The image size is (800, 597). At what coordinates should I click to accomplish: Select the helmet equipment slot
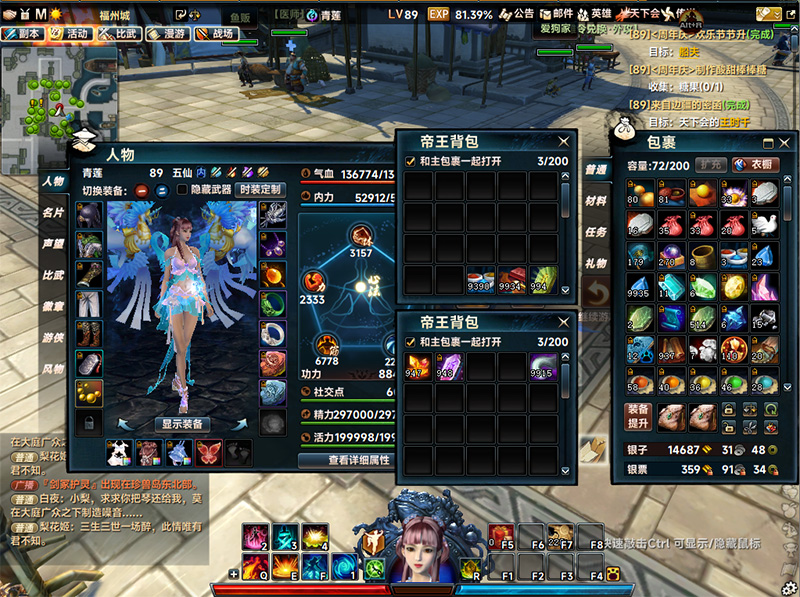[88, 214]
